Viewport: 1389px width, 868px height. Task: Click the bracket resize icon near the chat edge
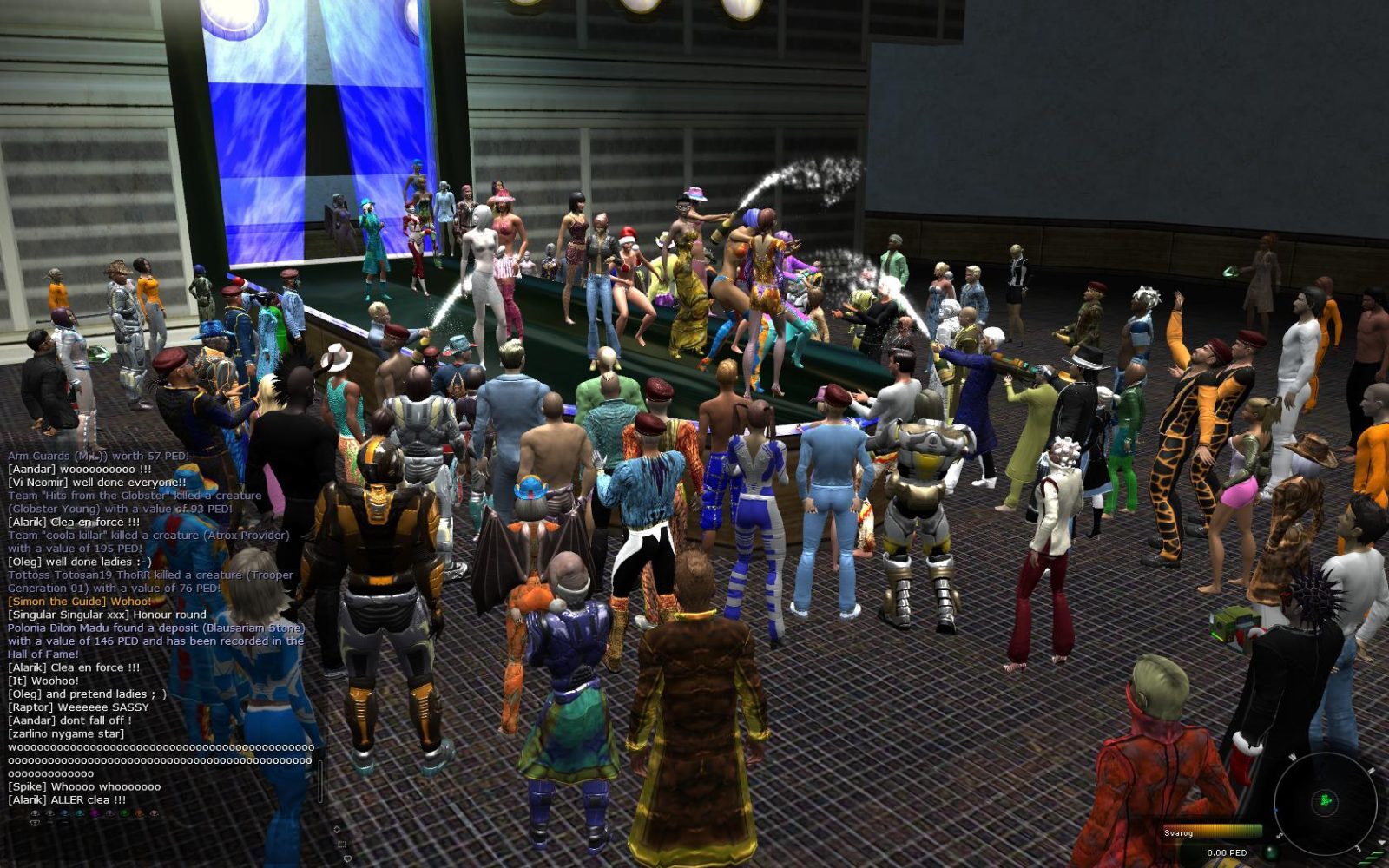[342, 845]
